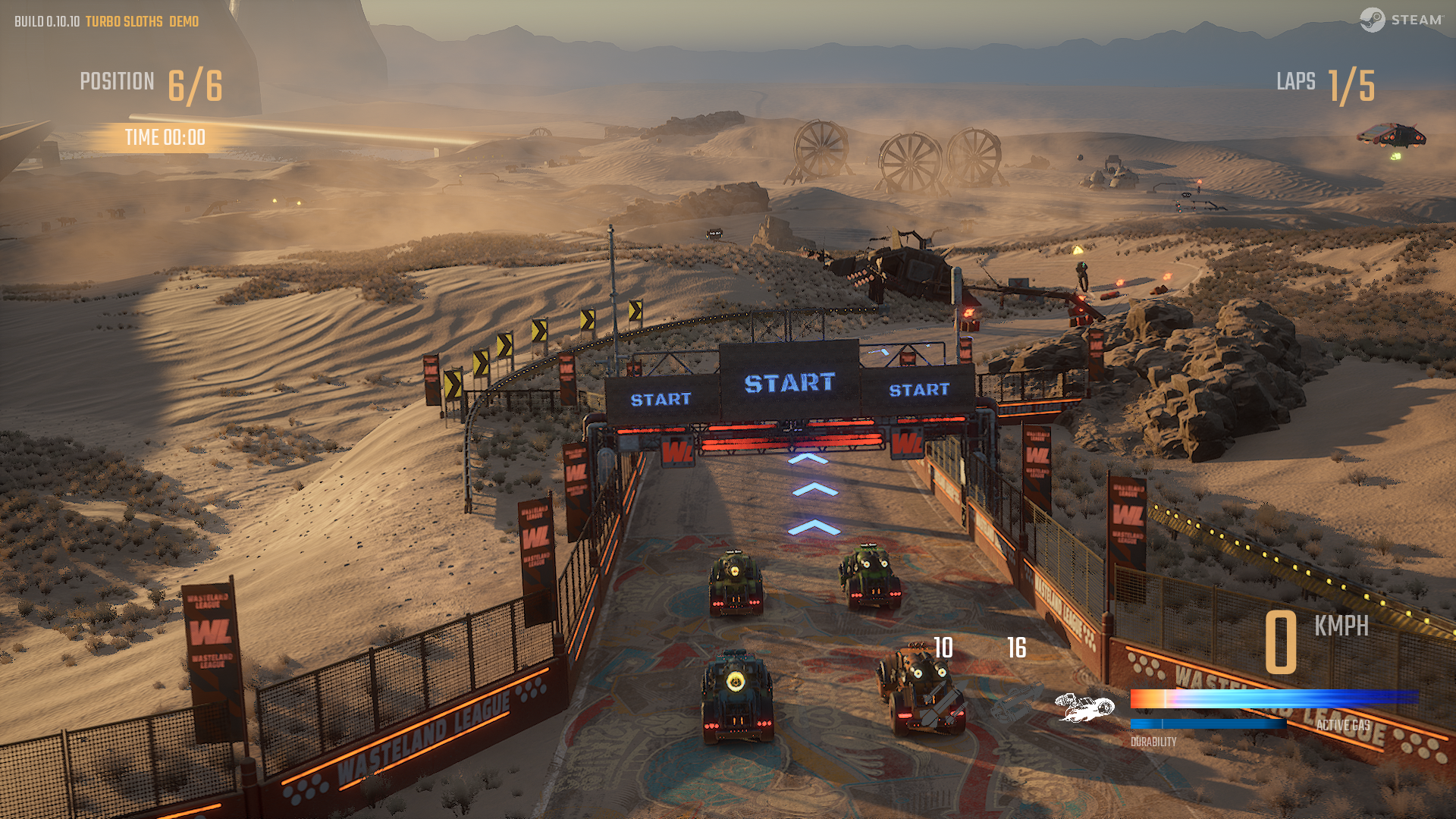
Task: Select the rockets weapon icon
Action: (x=943, y=703)
